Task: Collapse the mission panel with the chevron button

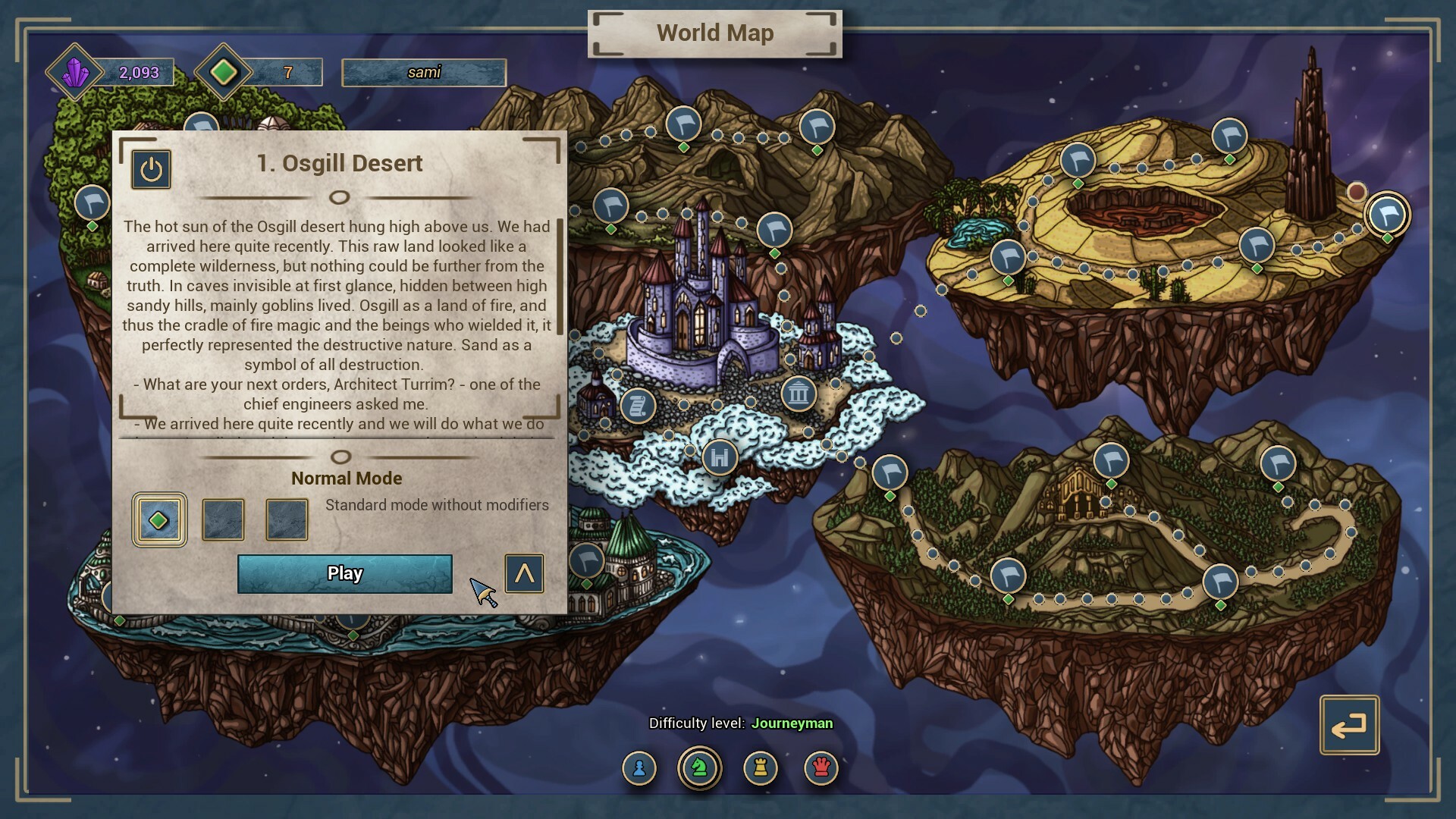Action: pos(524,574)
